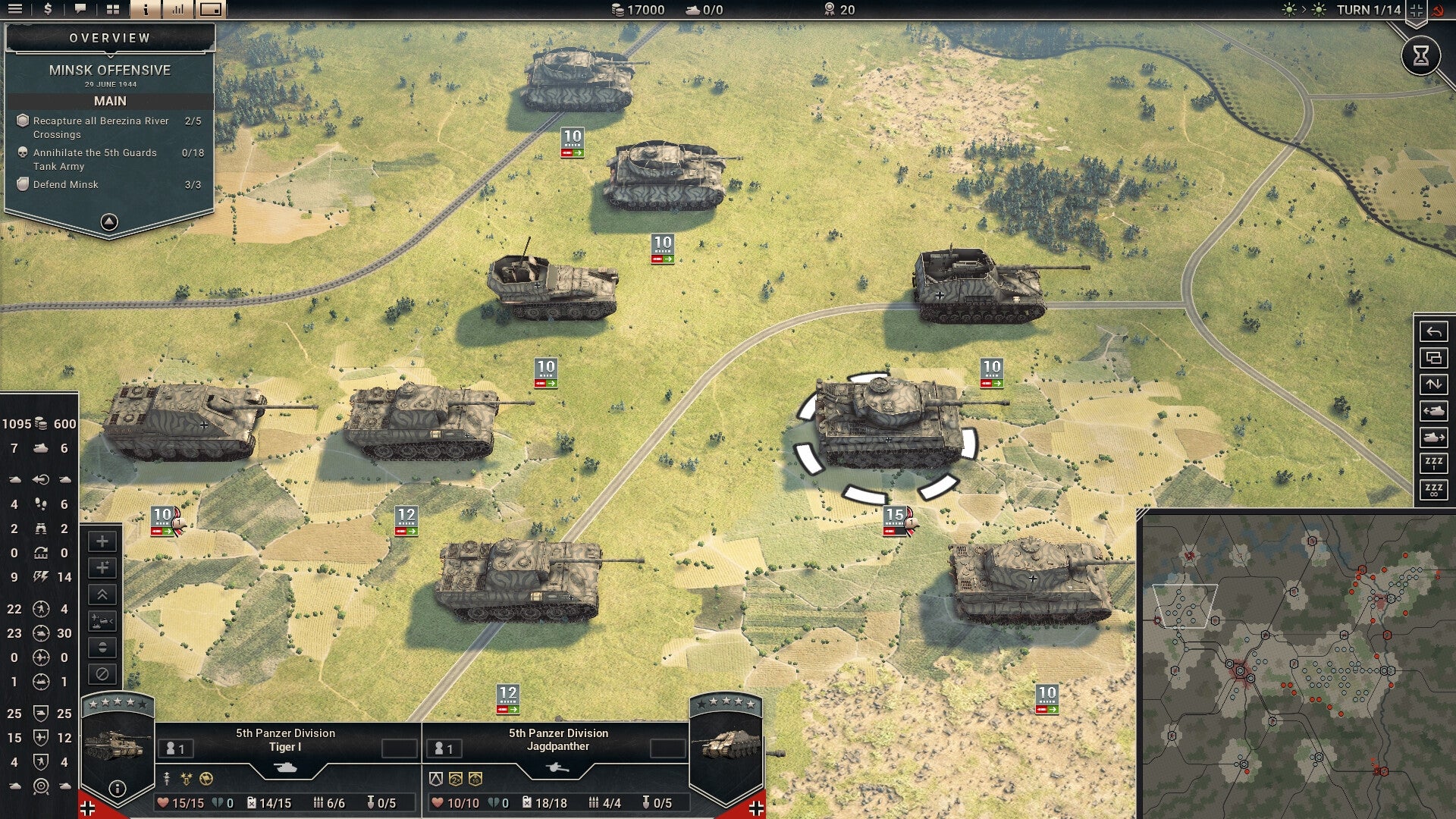Open the hamburger main menu

pyautogui.click(x=17, y=10)
